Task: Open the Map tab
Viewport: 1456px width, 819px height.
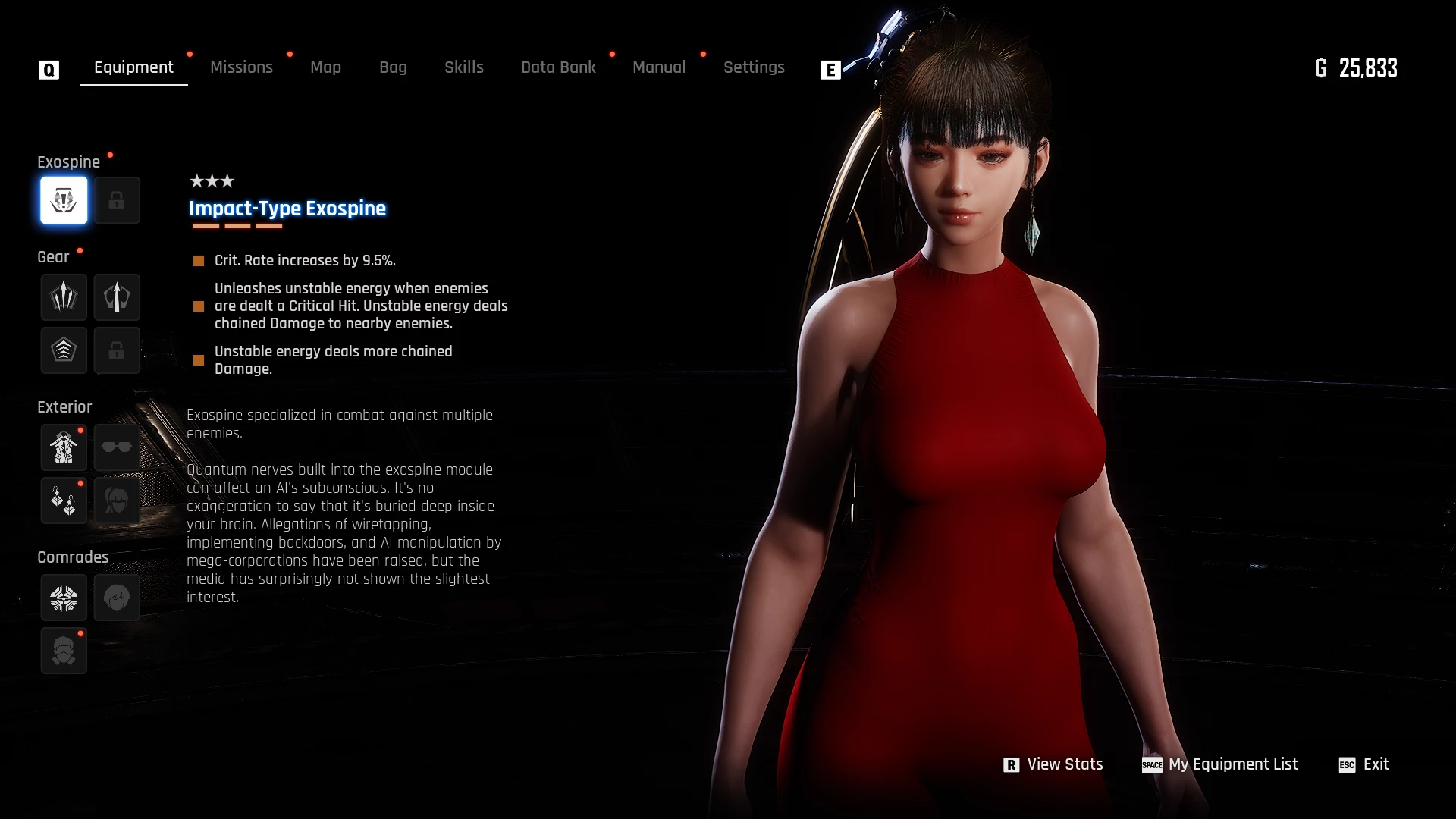Action: (x=325, y=67)
